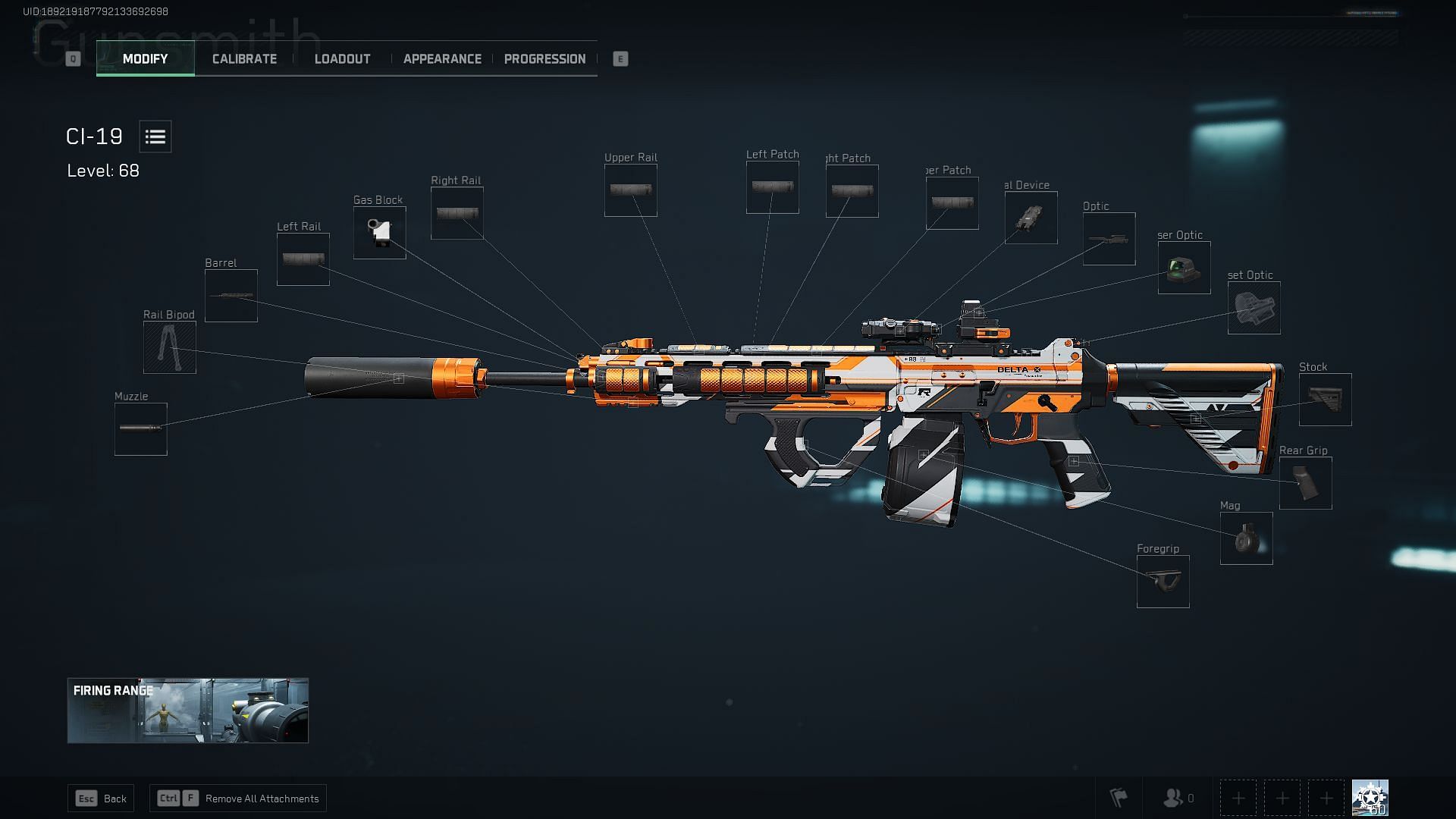The height and width of the screenshot is (819, 1456).
Task: Open the Loadout tab
Action: (x=342, y=59)
